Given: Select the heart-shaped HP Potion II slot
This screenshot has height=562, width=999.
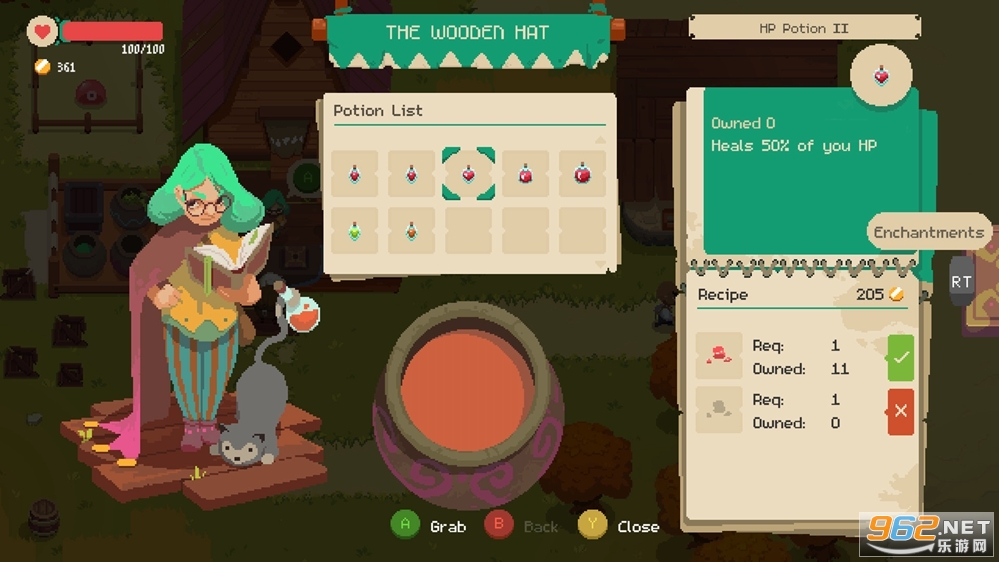Looking at the screenshot, I should click(468, 174).
